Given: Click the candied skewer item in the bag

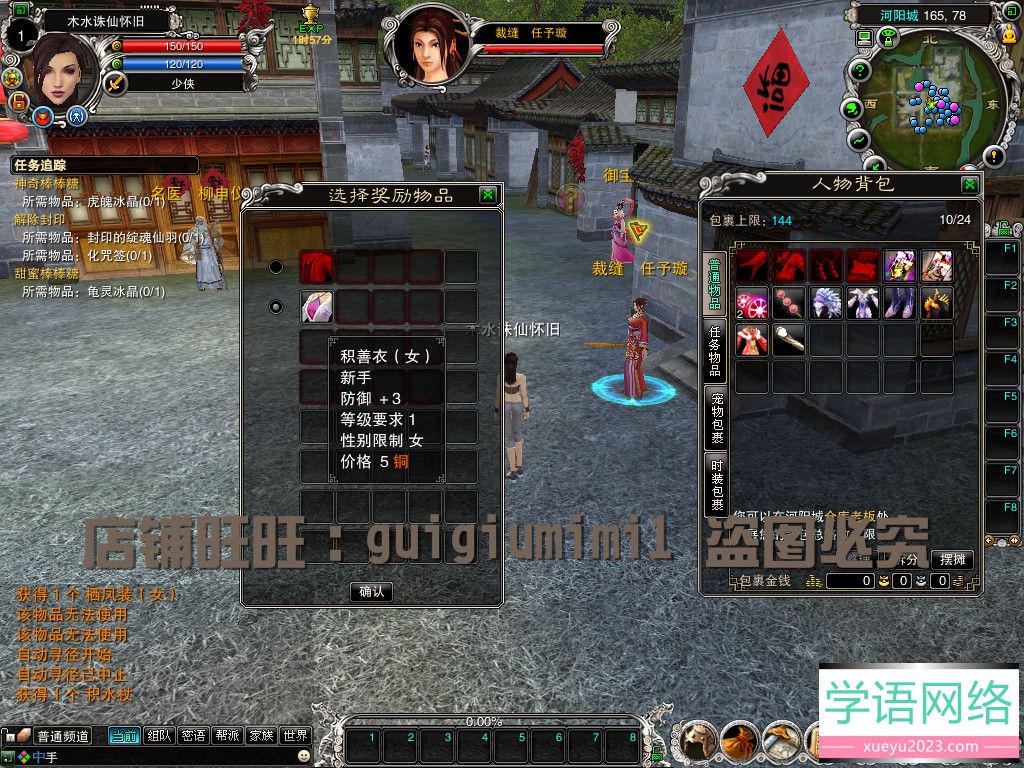Looking at the screenshot, I should coord(789,303).
